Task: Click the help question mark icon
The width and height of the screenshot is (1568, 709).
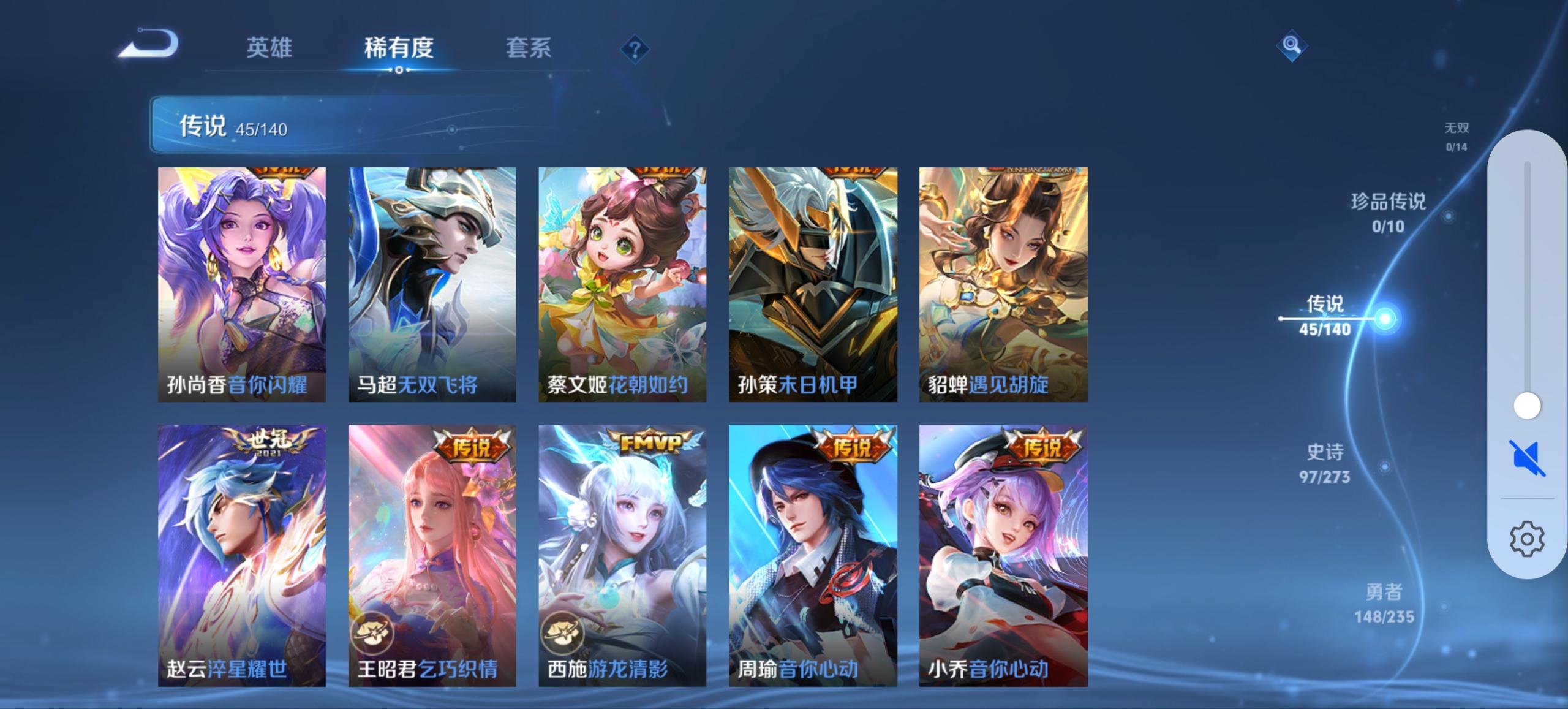Action: click(634, 49)
